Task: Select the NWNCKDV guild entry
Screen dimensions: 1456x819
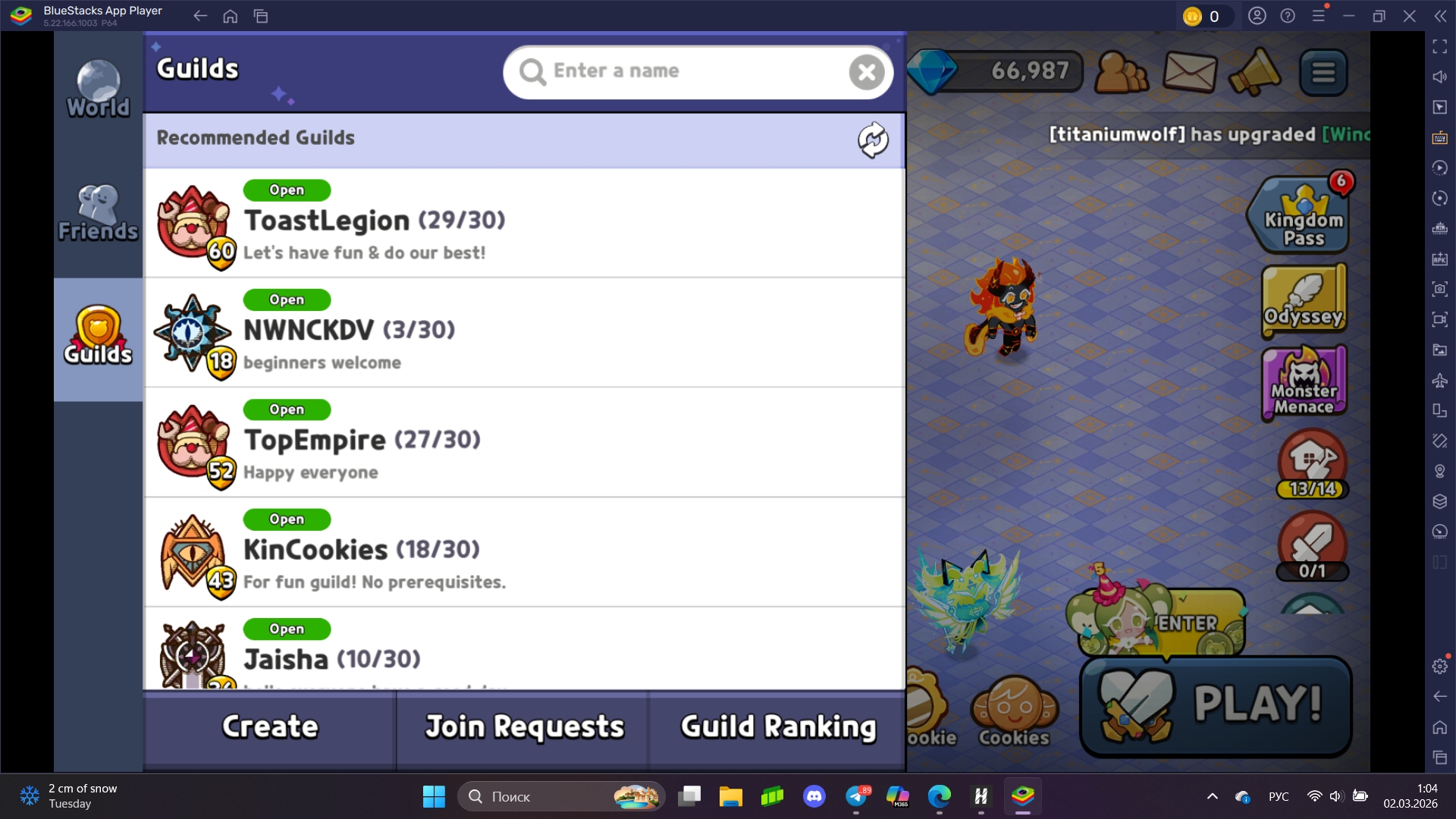Action: coord(523,332)
